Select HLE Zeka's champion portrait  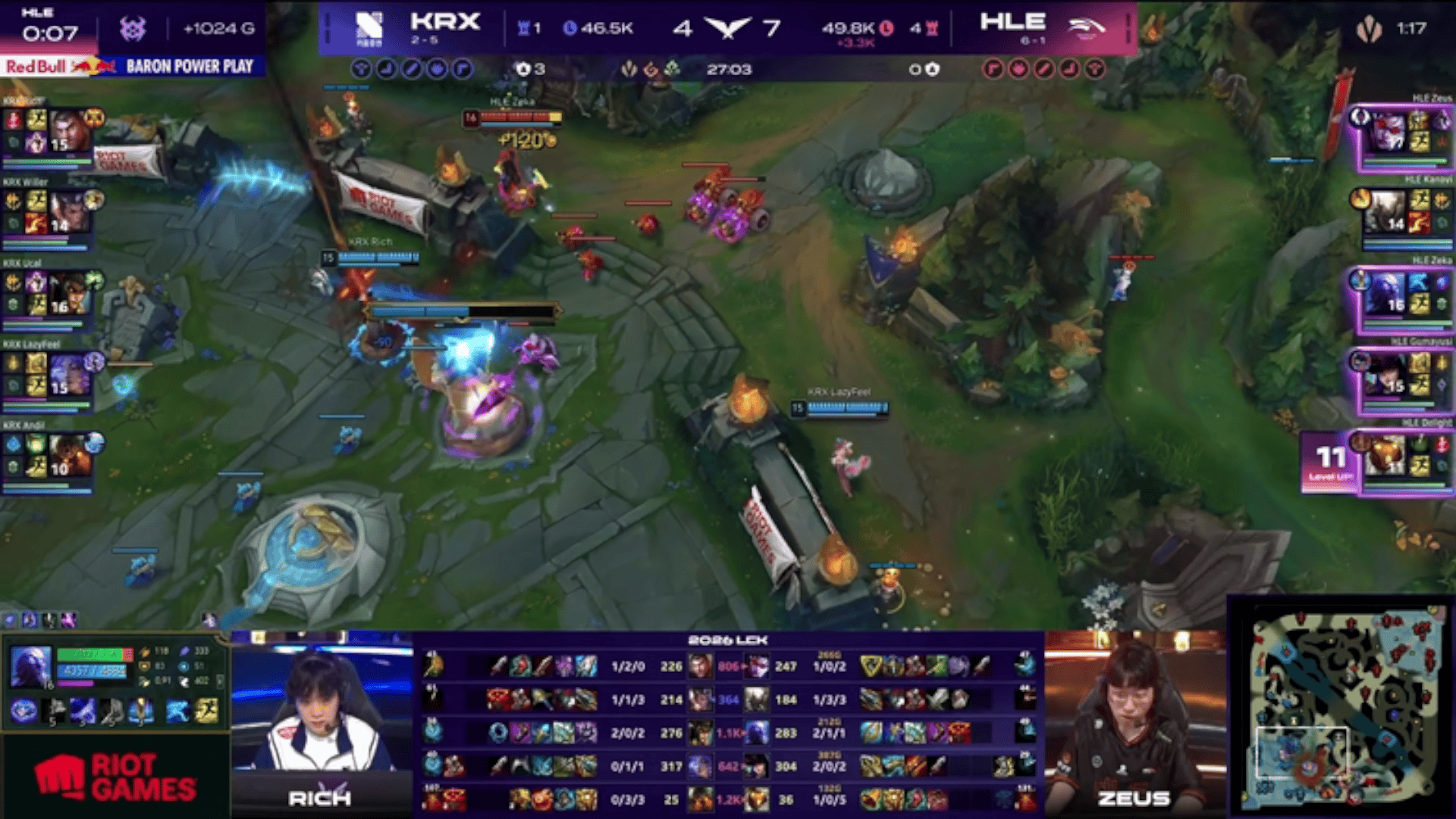(x=1388, y=293)
